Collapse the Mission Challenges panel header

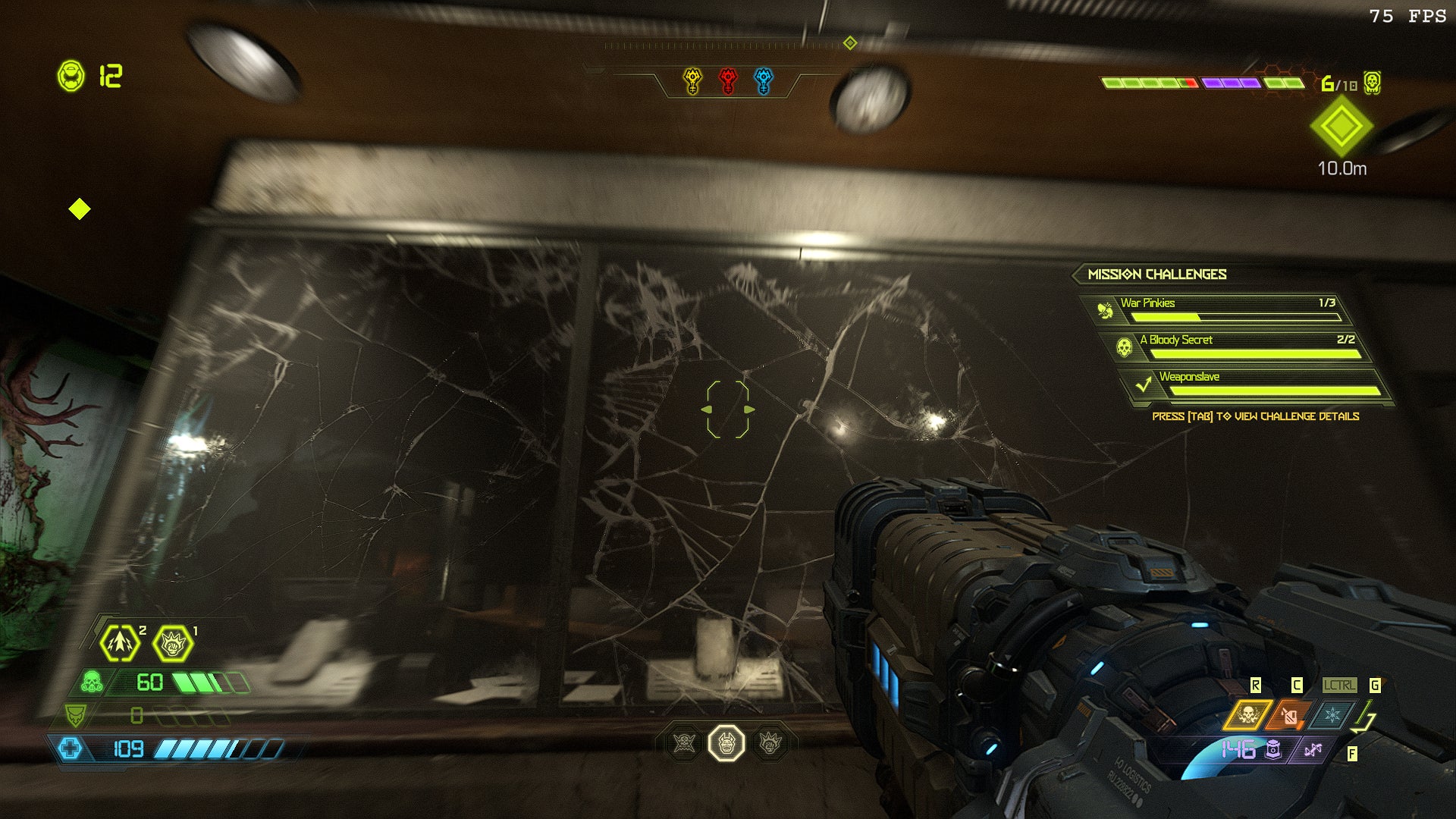[1158, 275]
